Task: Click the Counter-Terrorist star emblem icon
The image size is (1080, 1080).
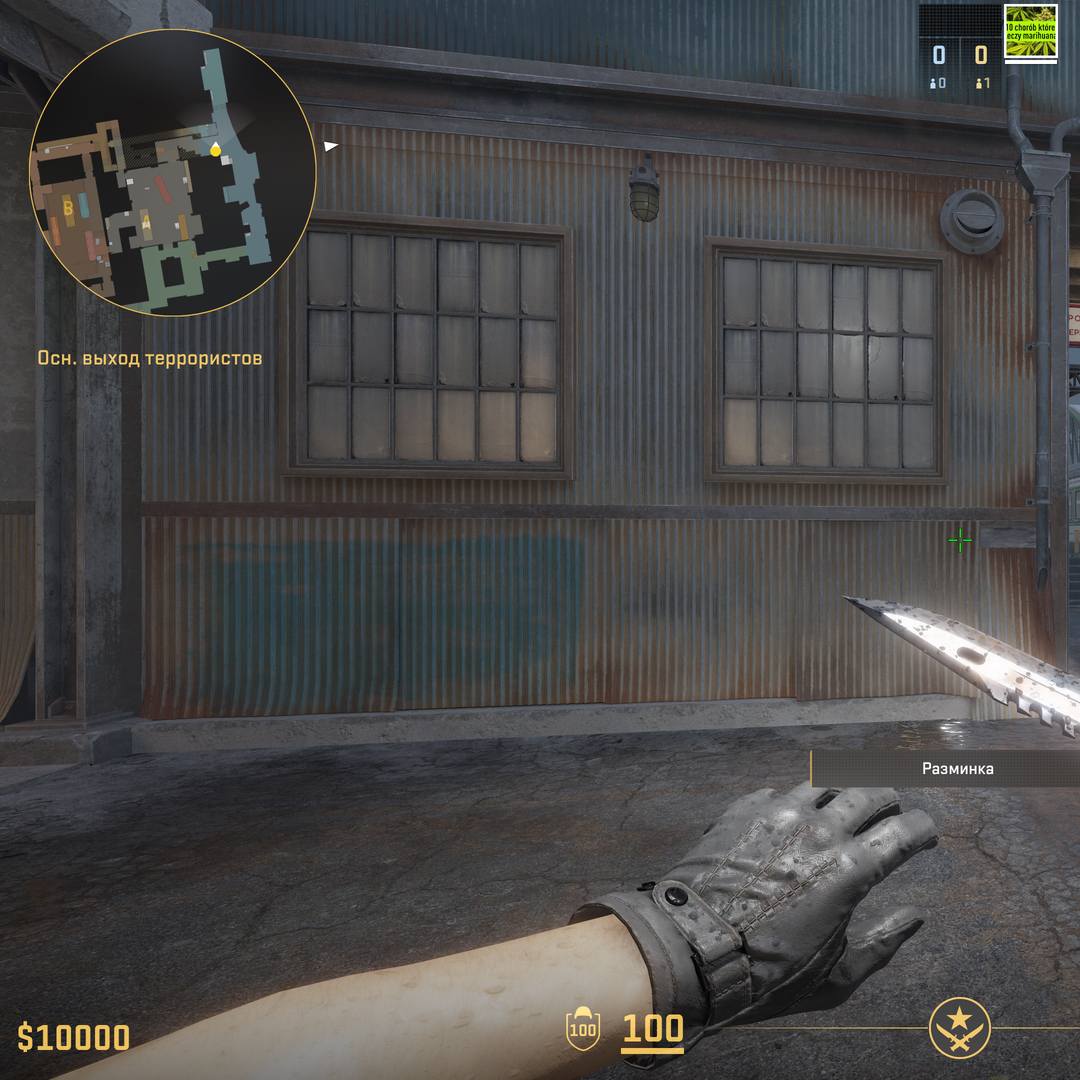Action: [x=960, y=1029]
